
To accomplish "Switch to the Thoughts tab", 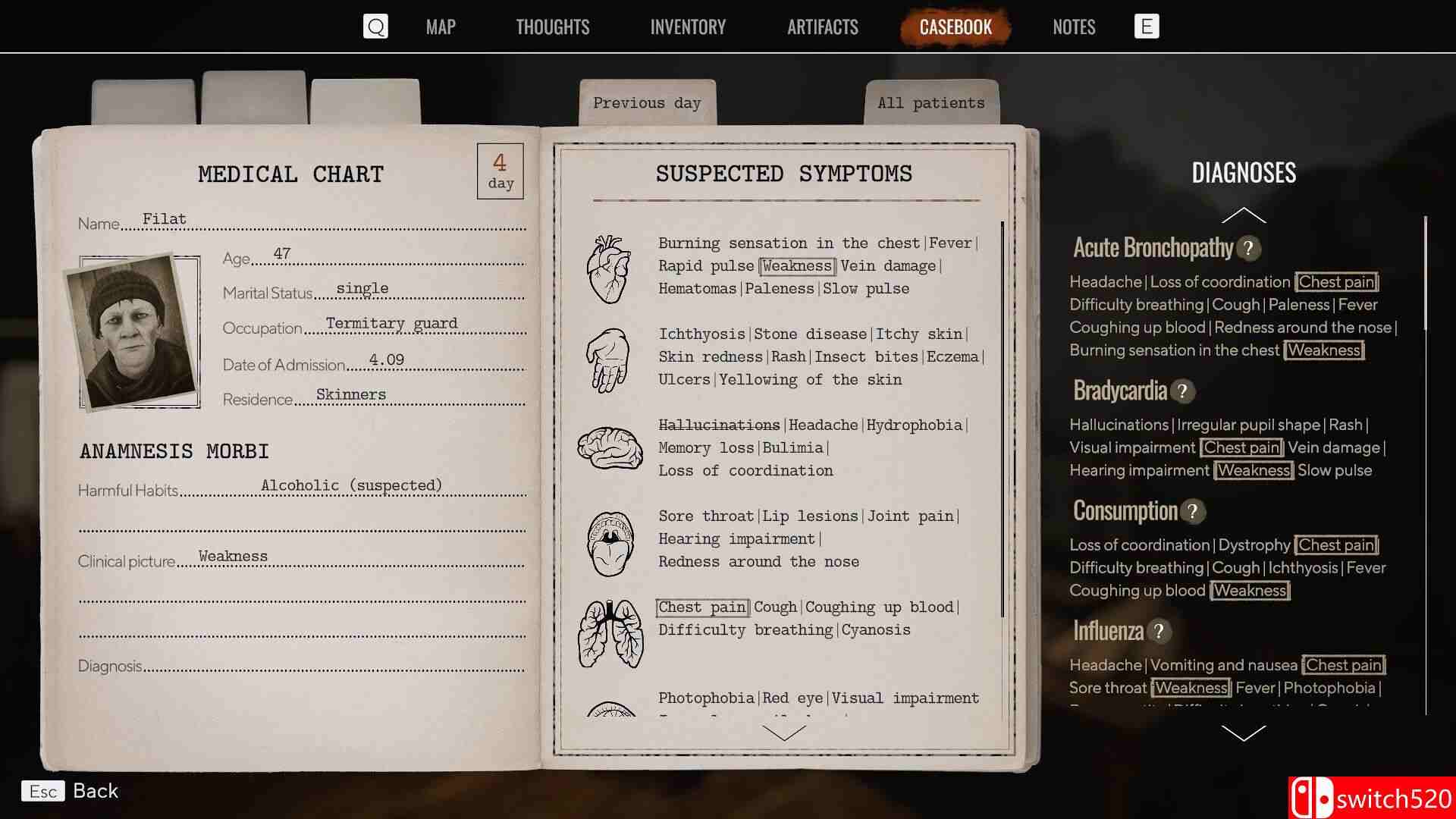I will point(552,27).
